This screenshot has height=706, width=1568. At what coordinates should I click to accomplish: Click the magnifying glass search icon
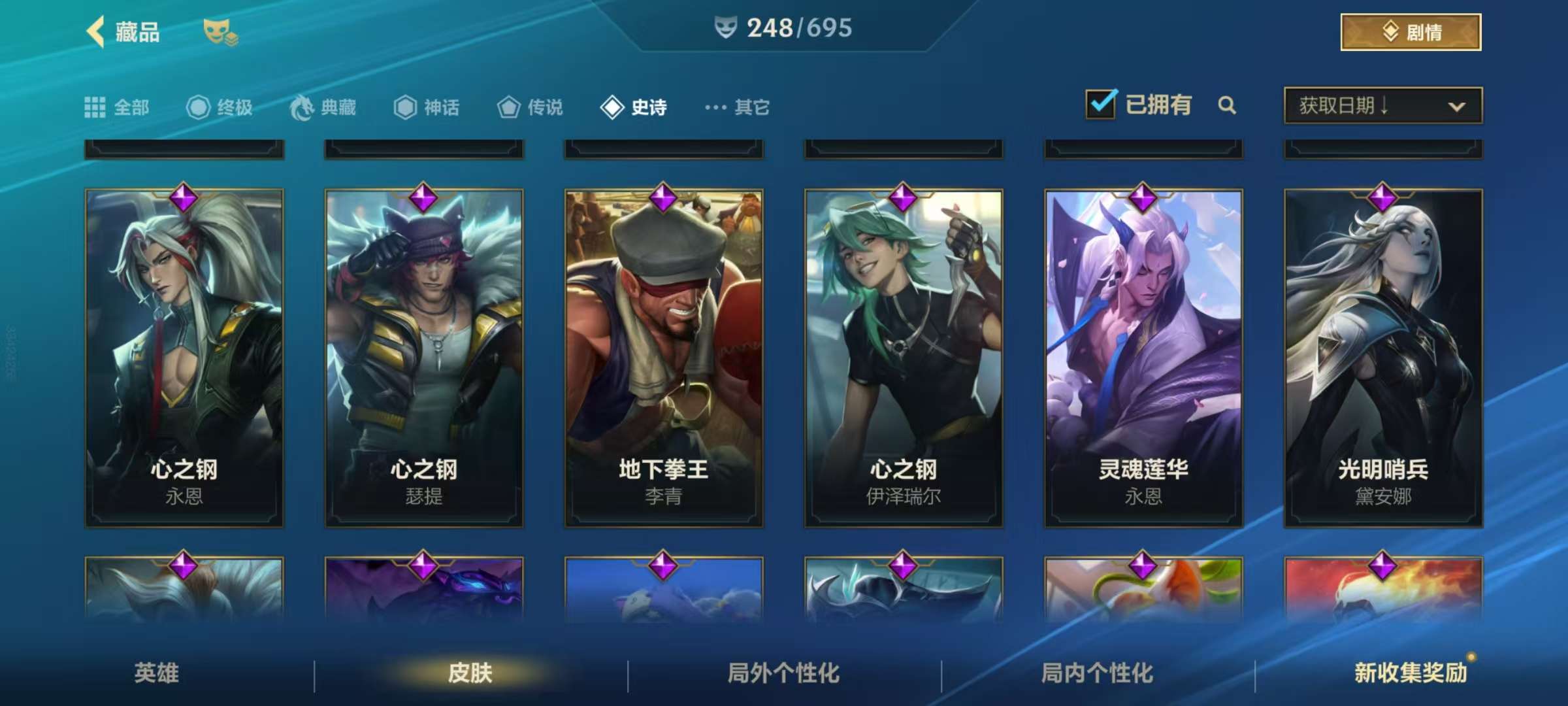[1227, 105]
